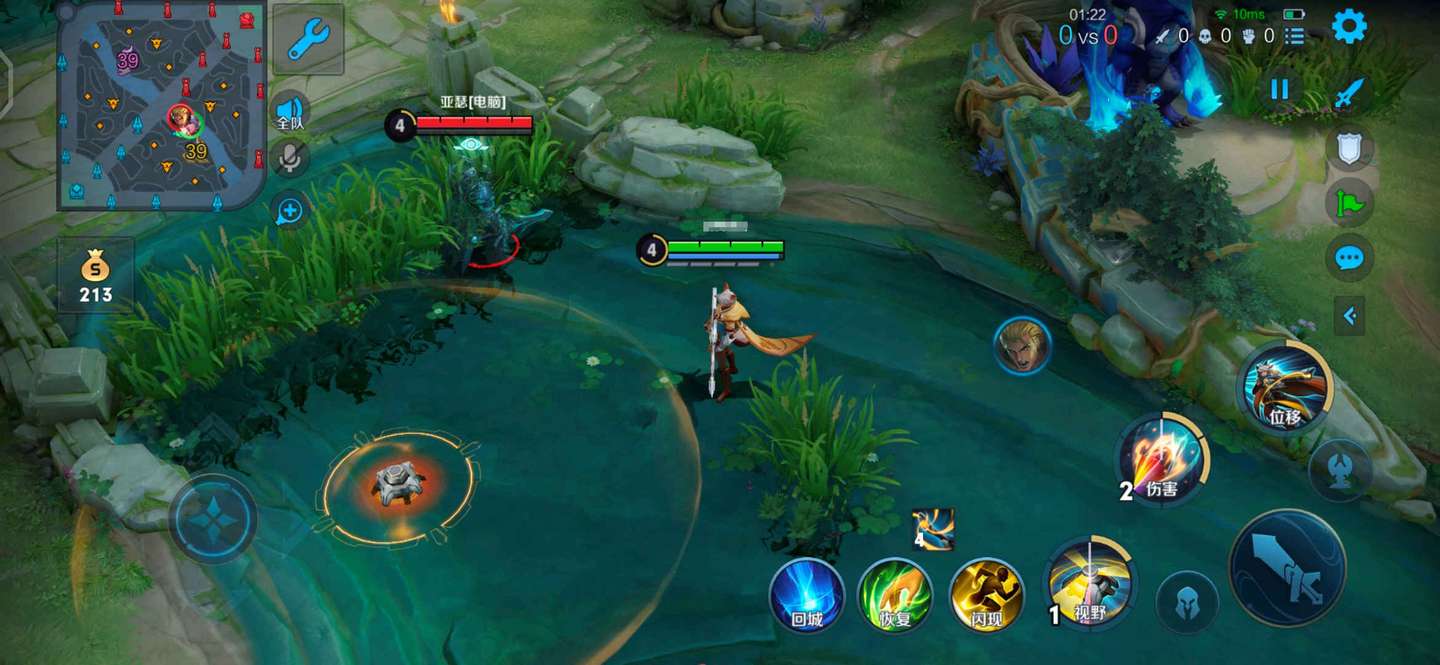Pause the match with the pause button
This screenshot has height=665, width=1440.
point(1280,89)
